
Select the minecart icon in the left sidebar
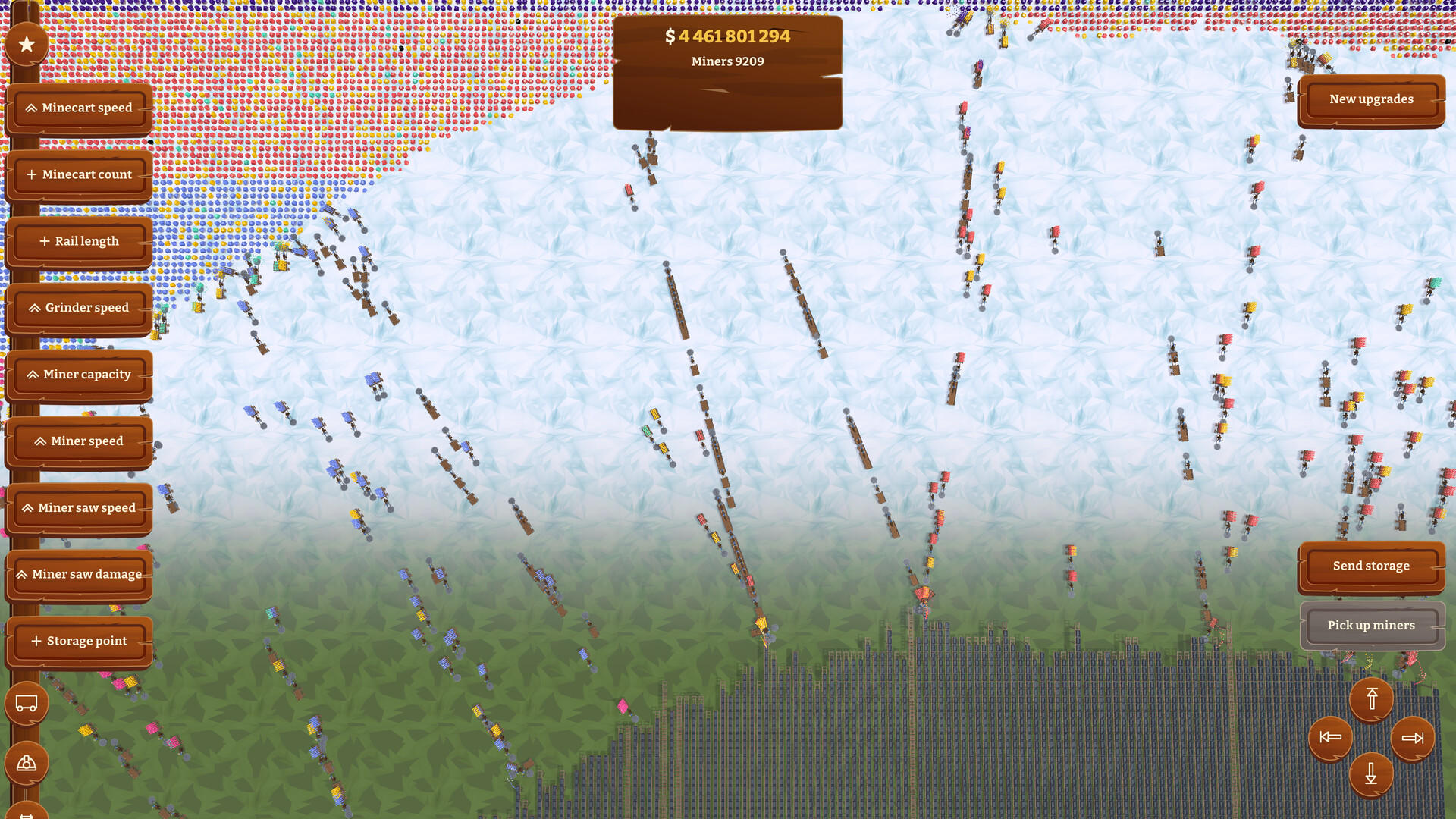pyautogui.click(x=27, y=703)
